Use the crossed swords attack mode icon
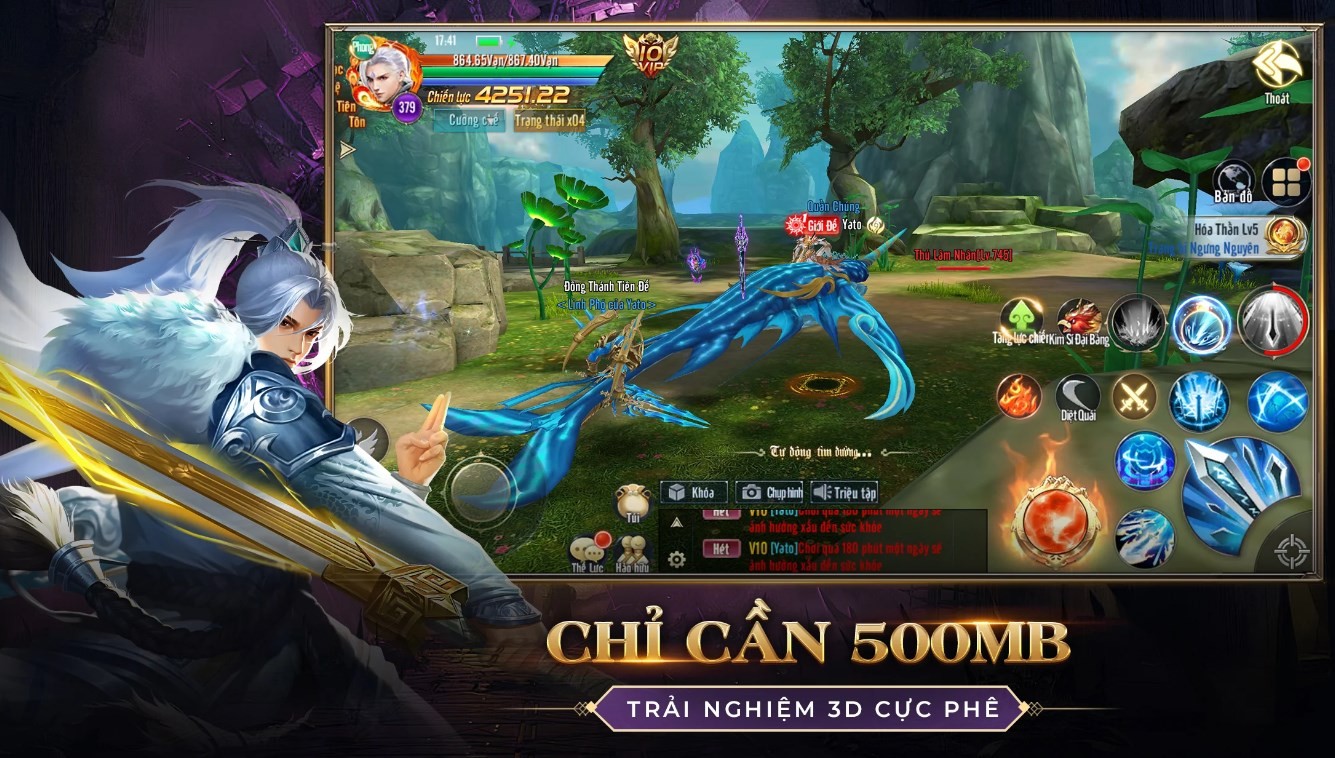The height and width of the screenshot is (758, 1335). [1135, 396]
